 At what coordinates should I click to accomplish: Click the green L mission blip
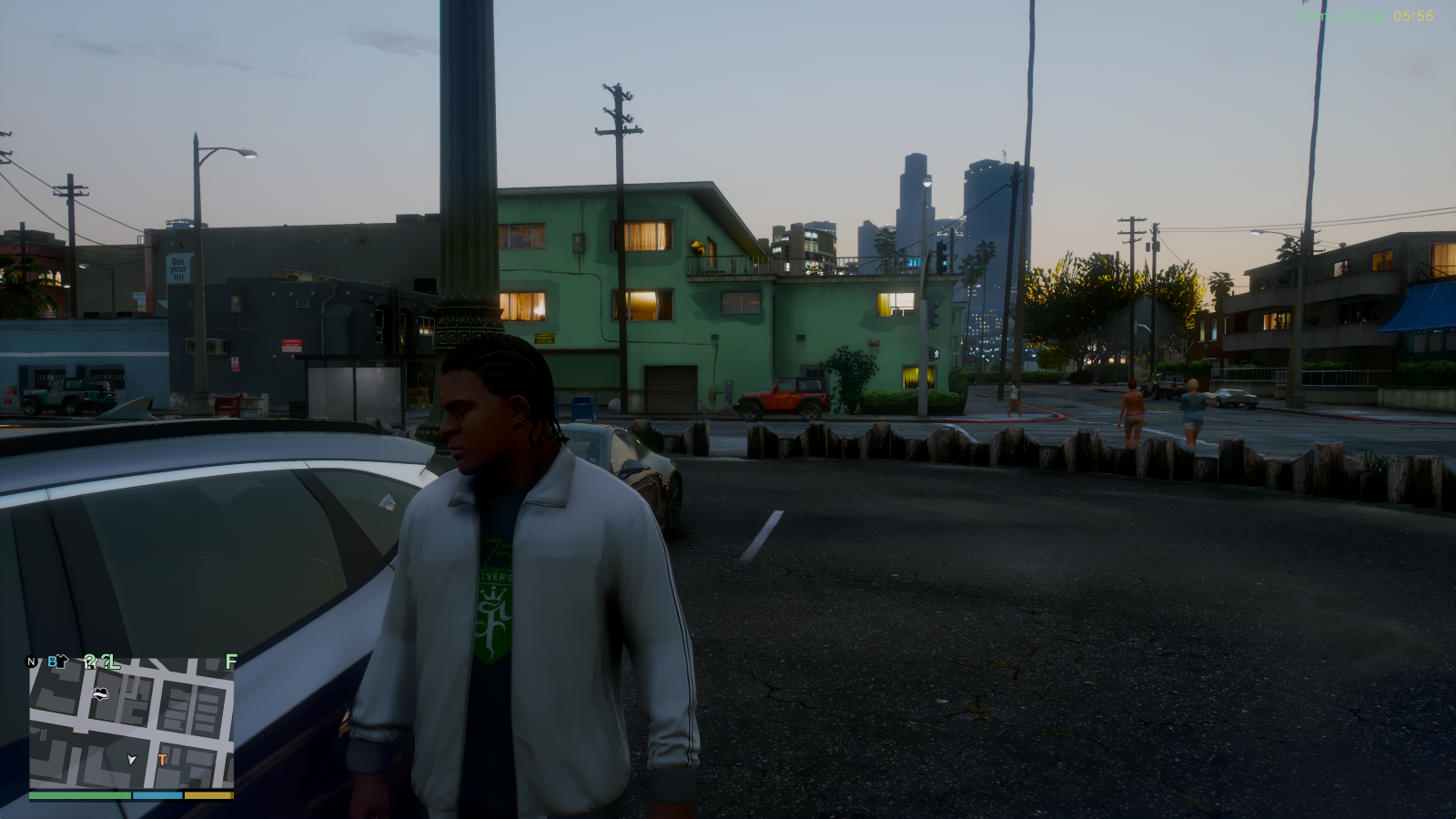click(114, 662)
